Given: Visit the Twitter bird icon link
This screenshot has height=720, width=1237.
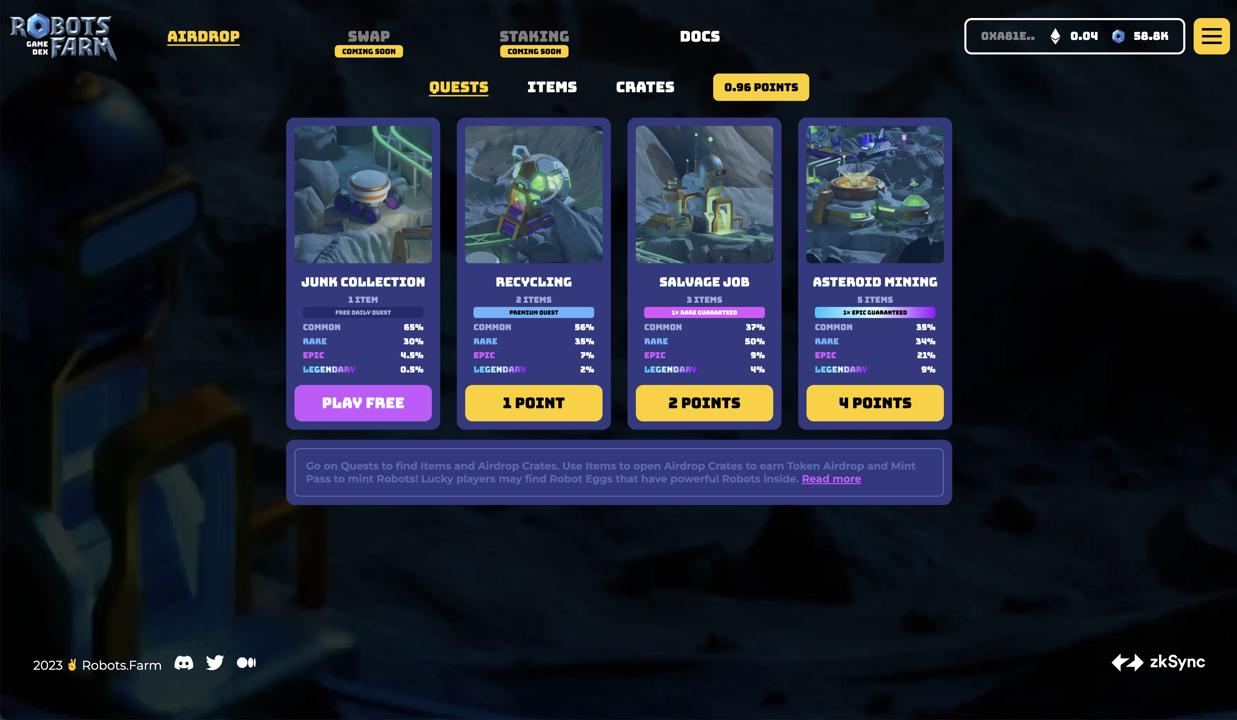Looking at the screenshot, I should (x=215, y=663).
